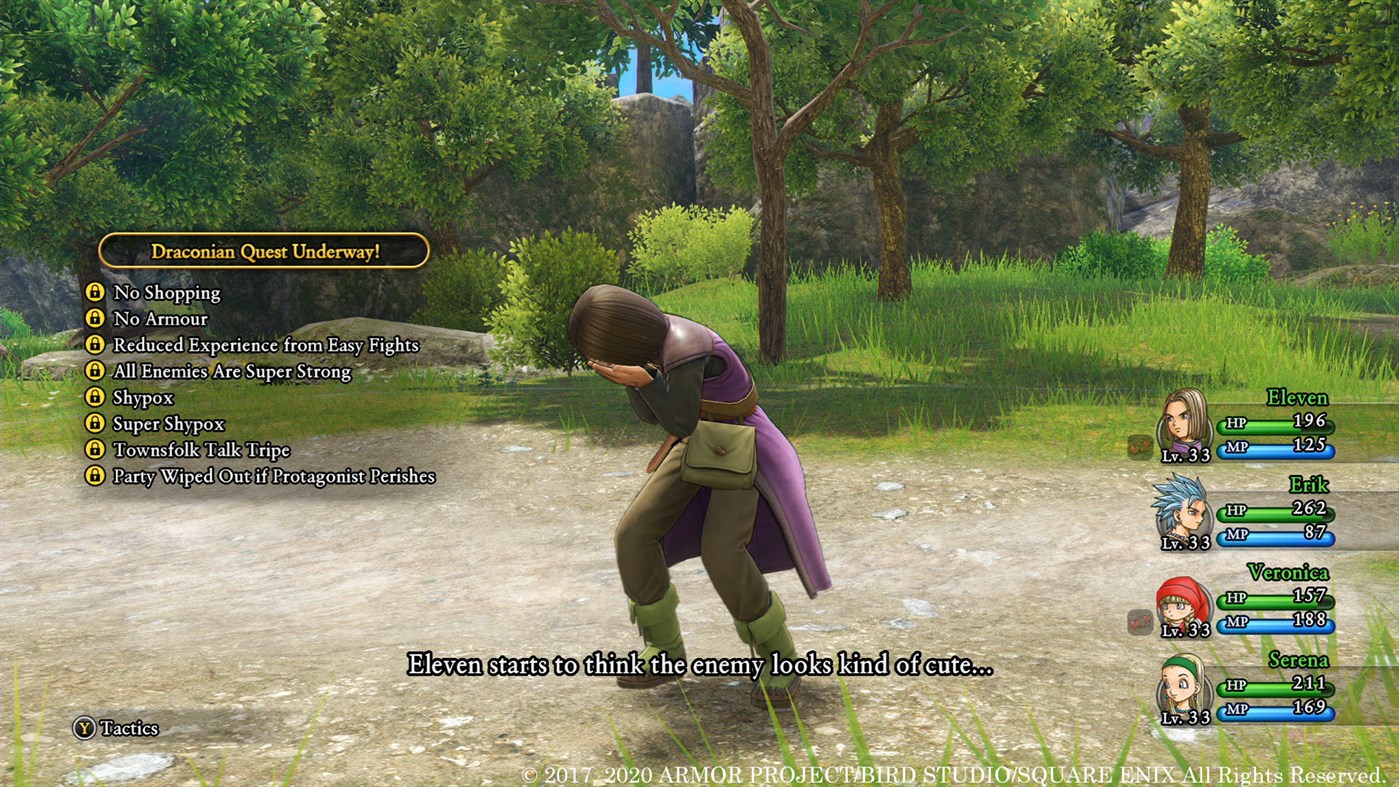Viewport: 1399px width, 787px height.
Task: Click the "Super Shypox" restriction entry
Action: tap(168, 424)
